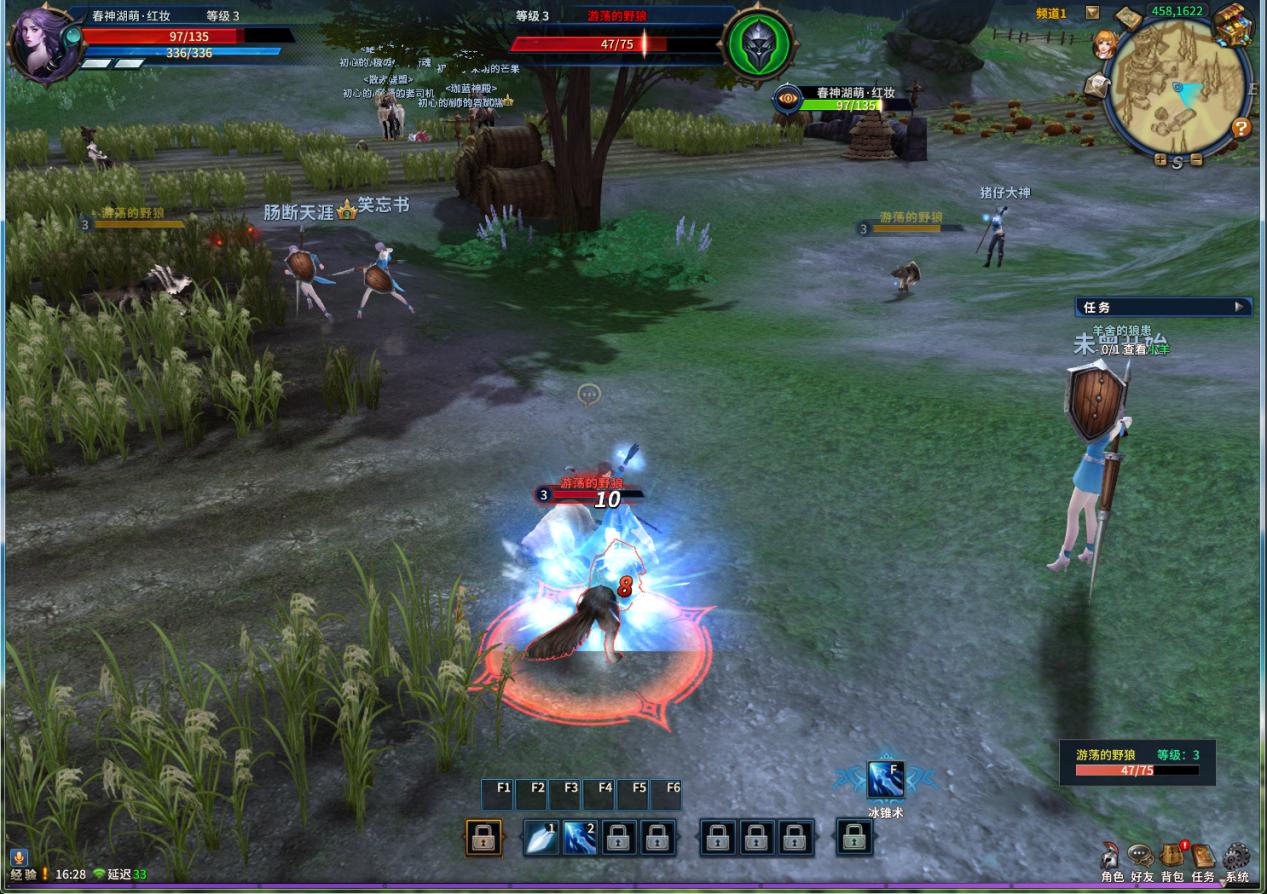Screen dimensions: 1267x894
Task: Open the 频道1 channel dropdown arrow
Action: [1092, 13]
